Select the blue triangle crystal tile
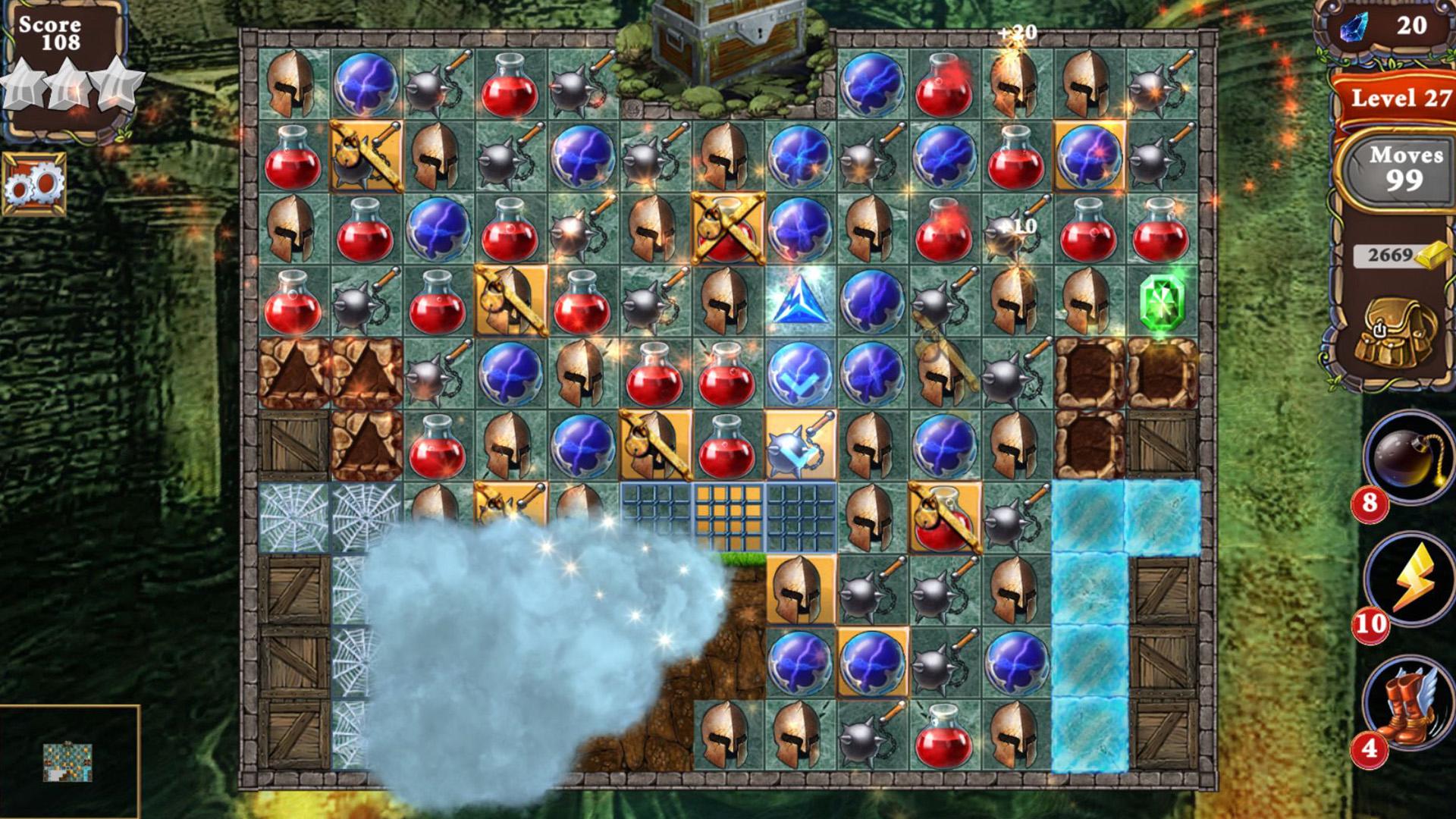The height and width of the screenshot is (819, 1456). (799, 302)
